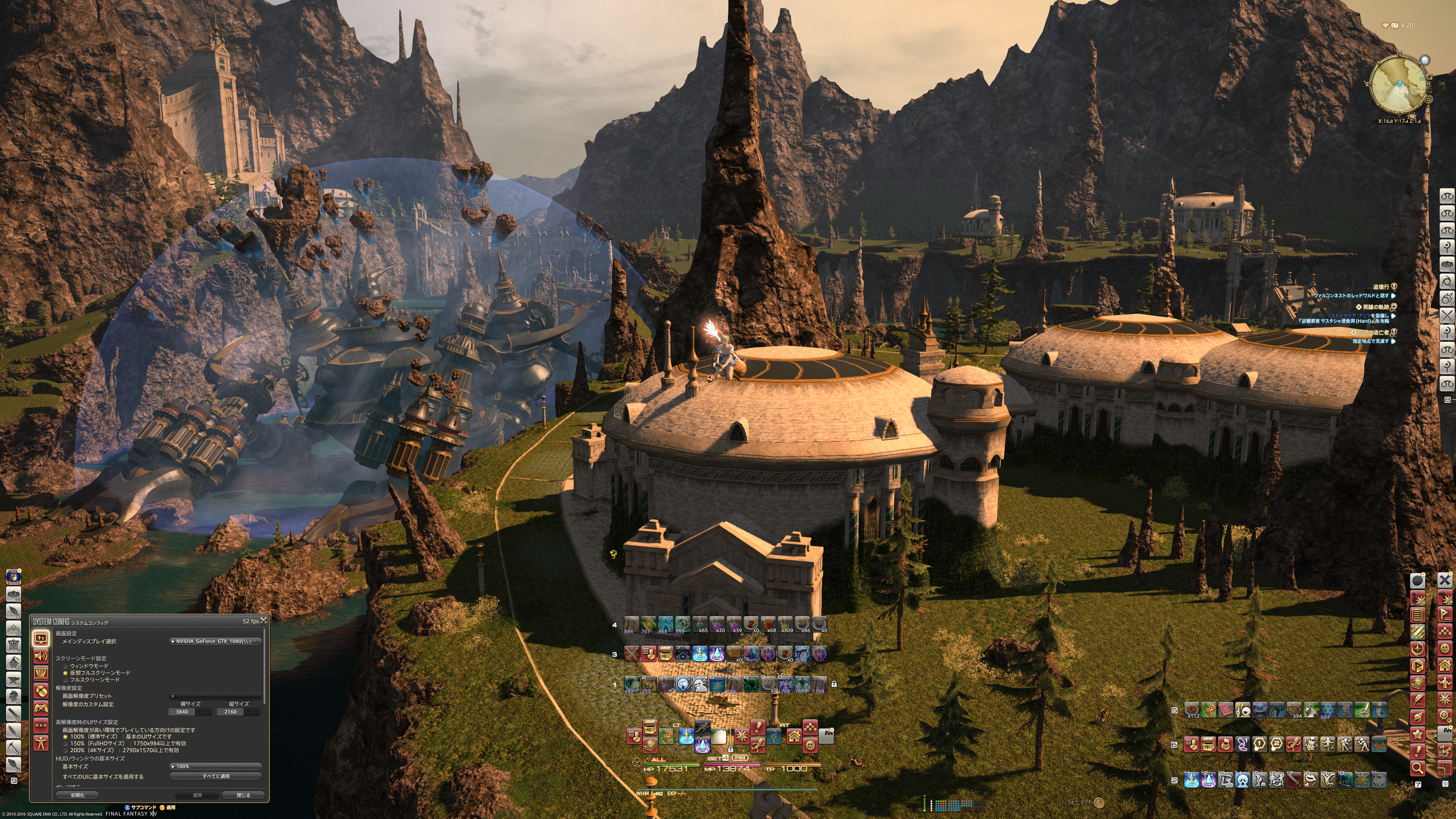Click the すべてに適用 apply-to-all button

click(x=215, y=776)
